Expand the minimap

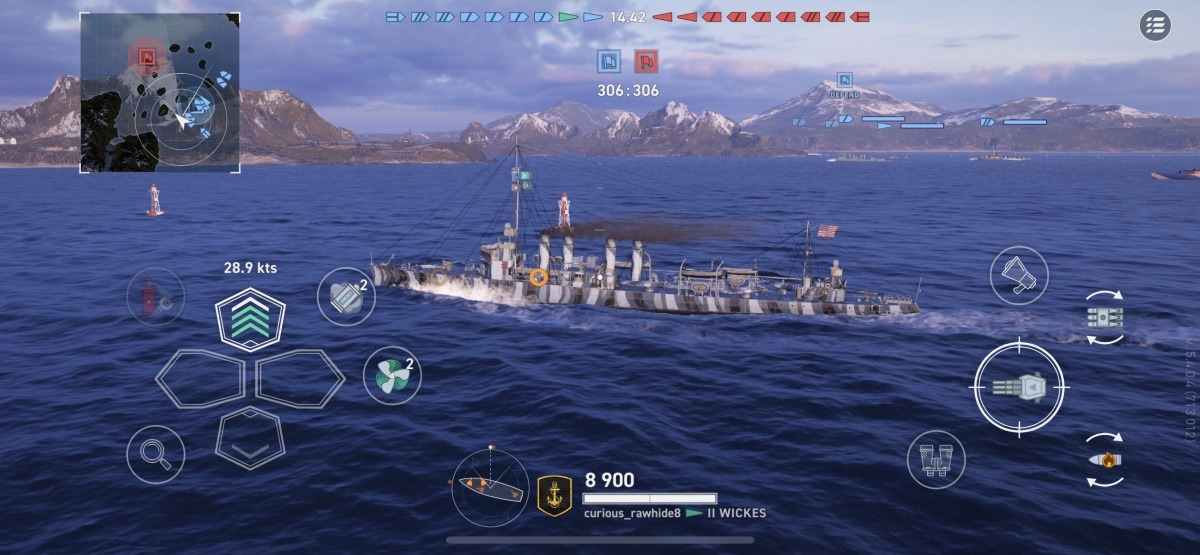[159, 91]
